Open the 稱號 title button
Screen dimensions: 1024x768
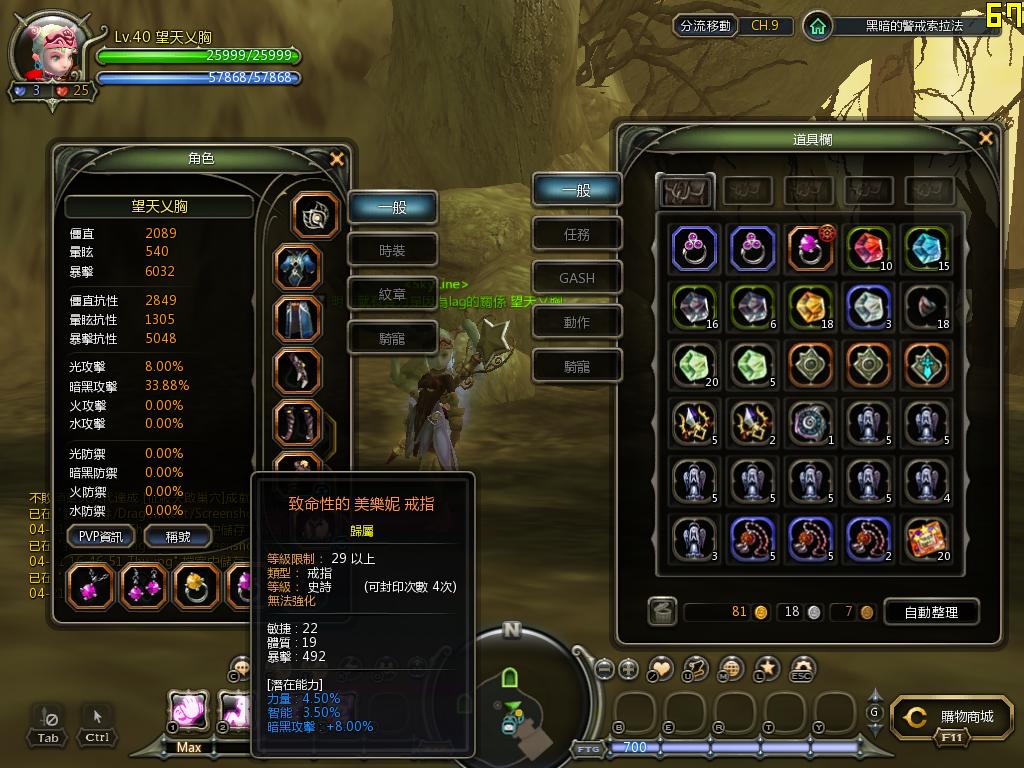(176, 536)
